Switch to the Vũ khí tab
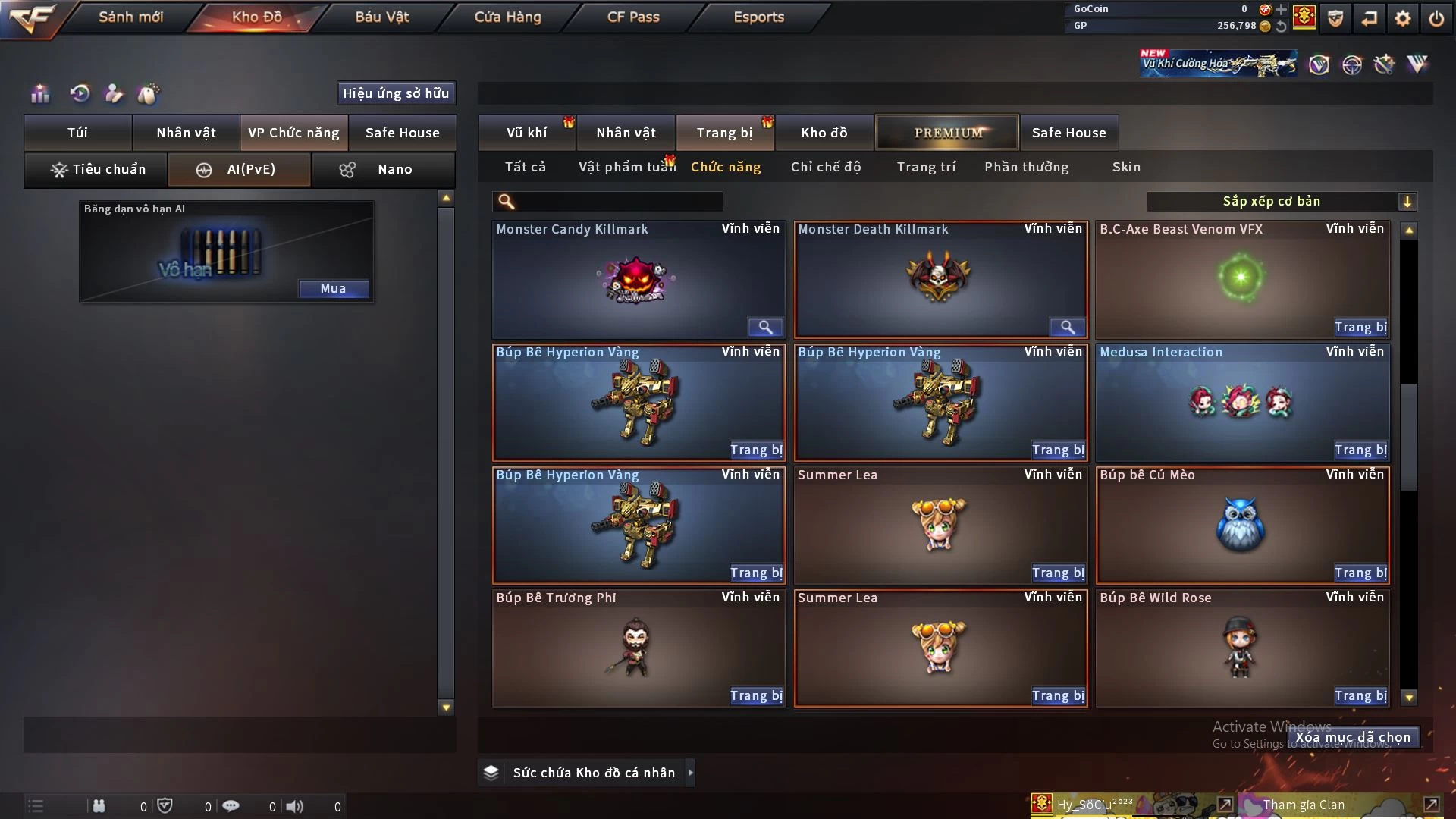This screenshot has width=1456, height=819. click(526, 133)
